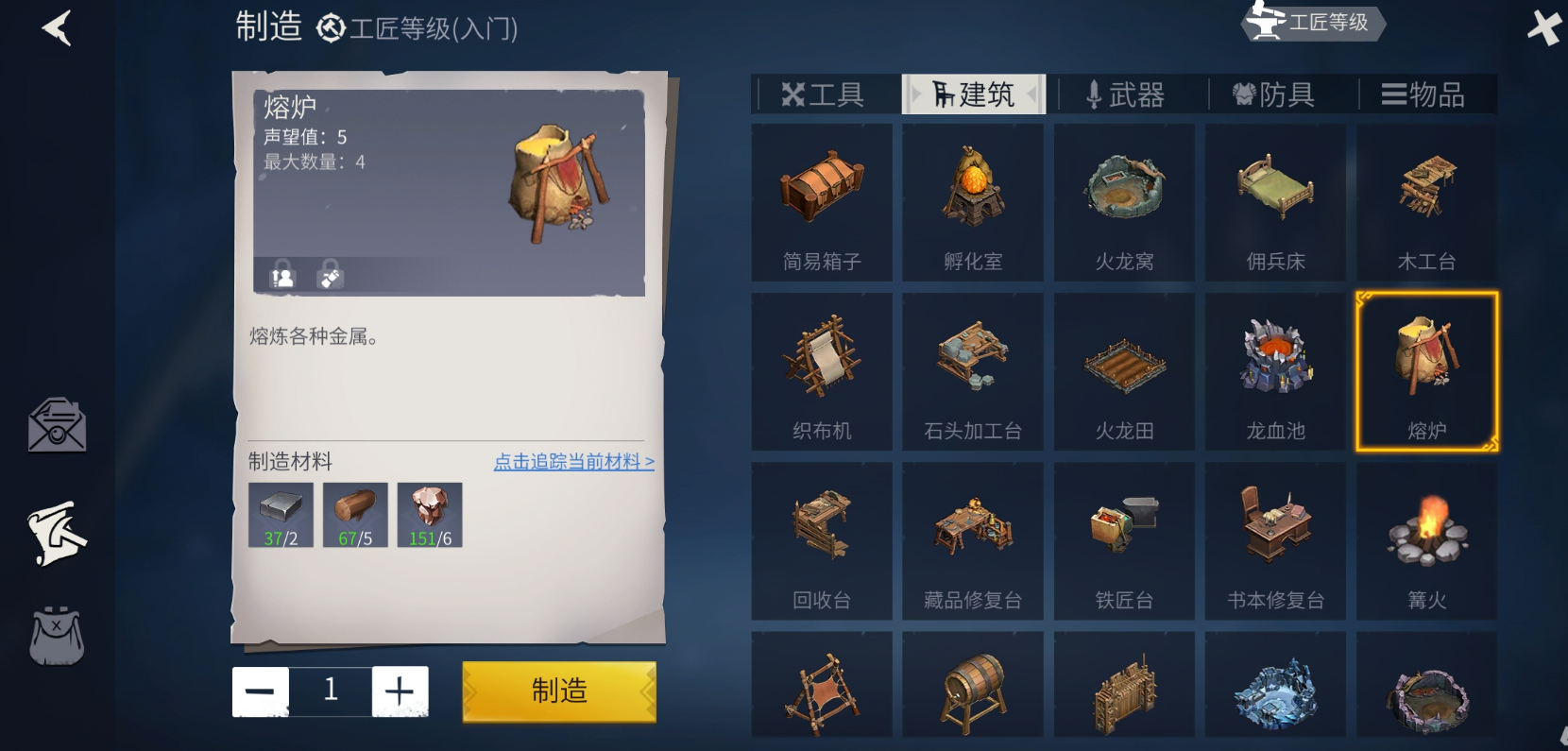Switch to the 工具 tools tab
The image size is (1568, 751).
pyautogui.click(x=823, y=94)
